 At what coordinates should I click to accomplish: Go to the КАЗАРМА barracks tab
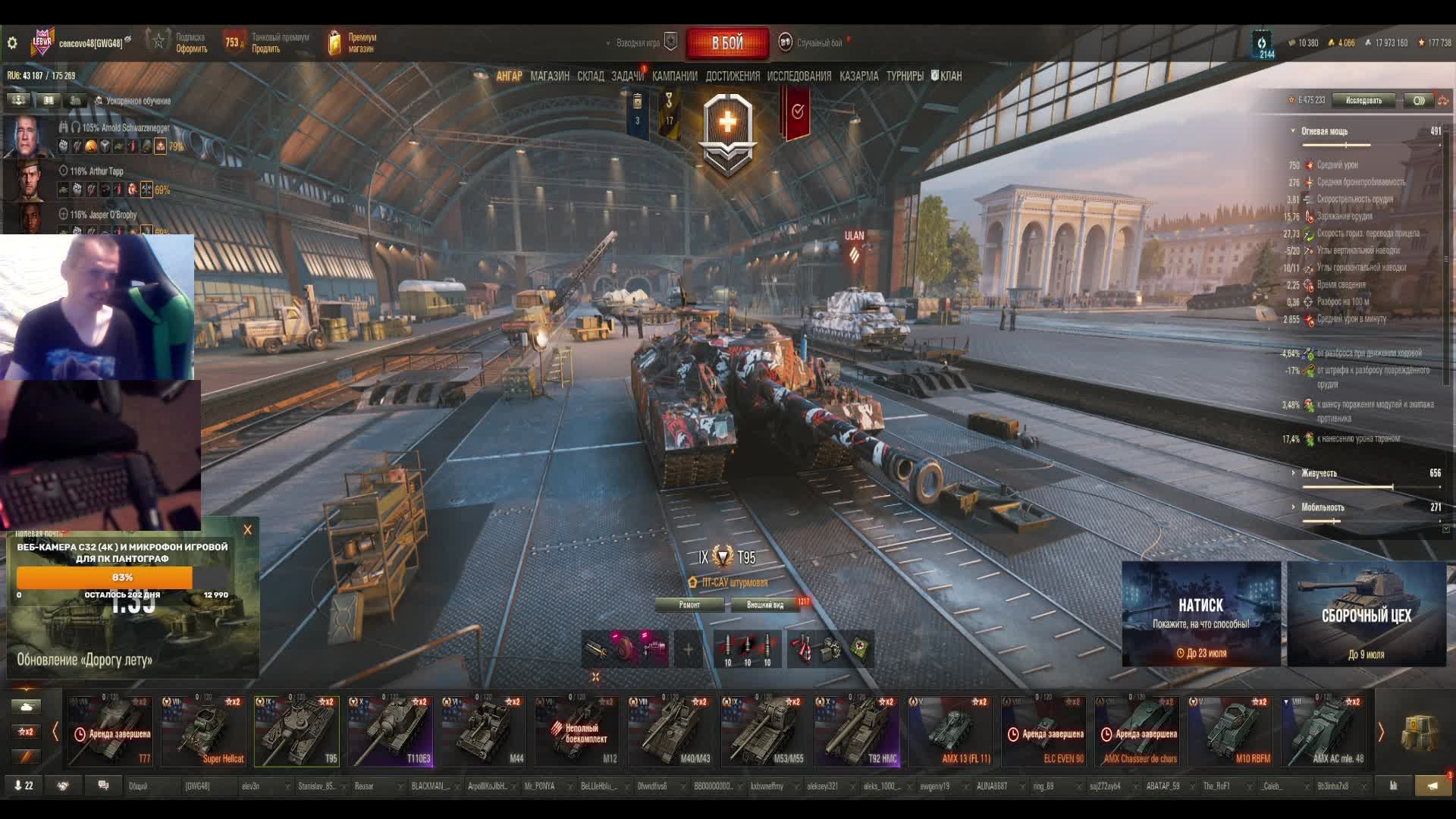pyautogui.click(x=858, y=76)
